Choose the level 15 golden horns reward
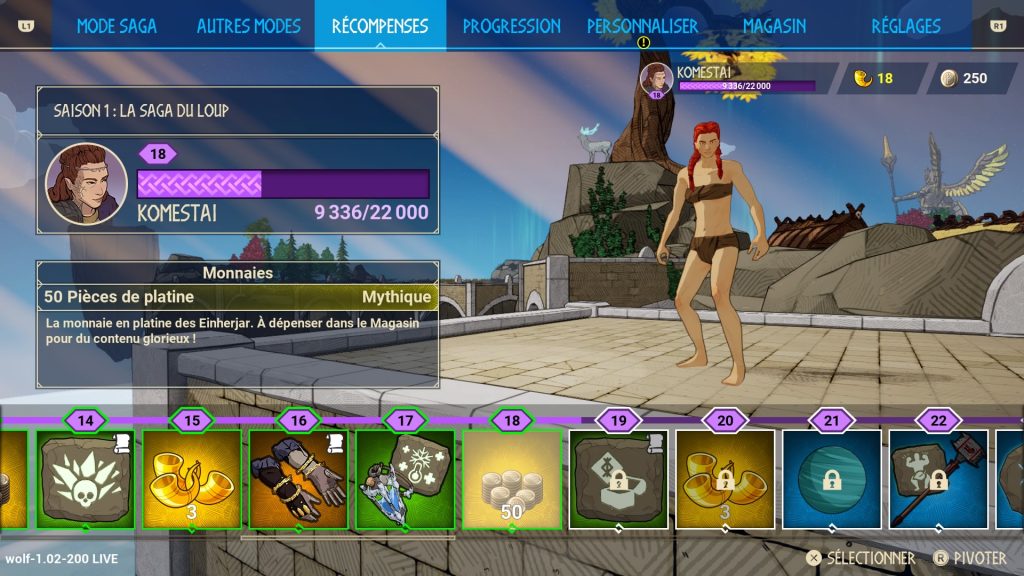1024x576 pixels. click(x=192, y=479)
